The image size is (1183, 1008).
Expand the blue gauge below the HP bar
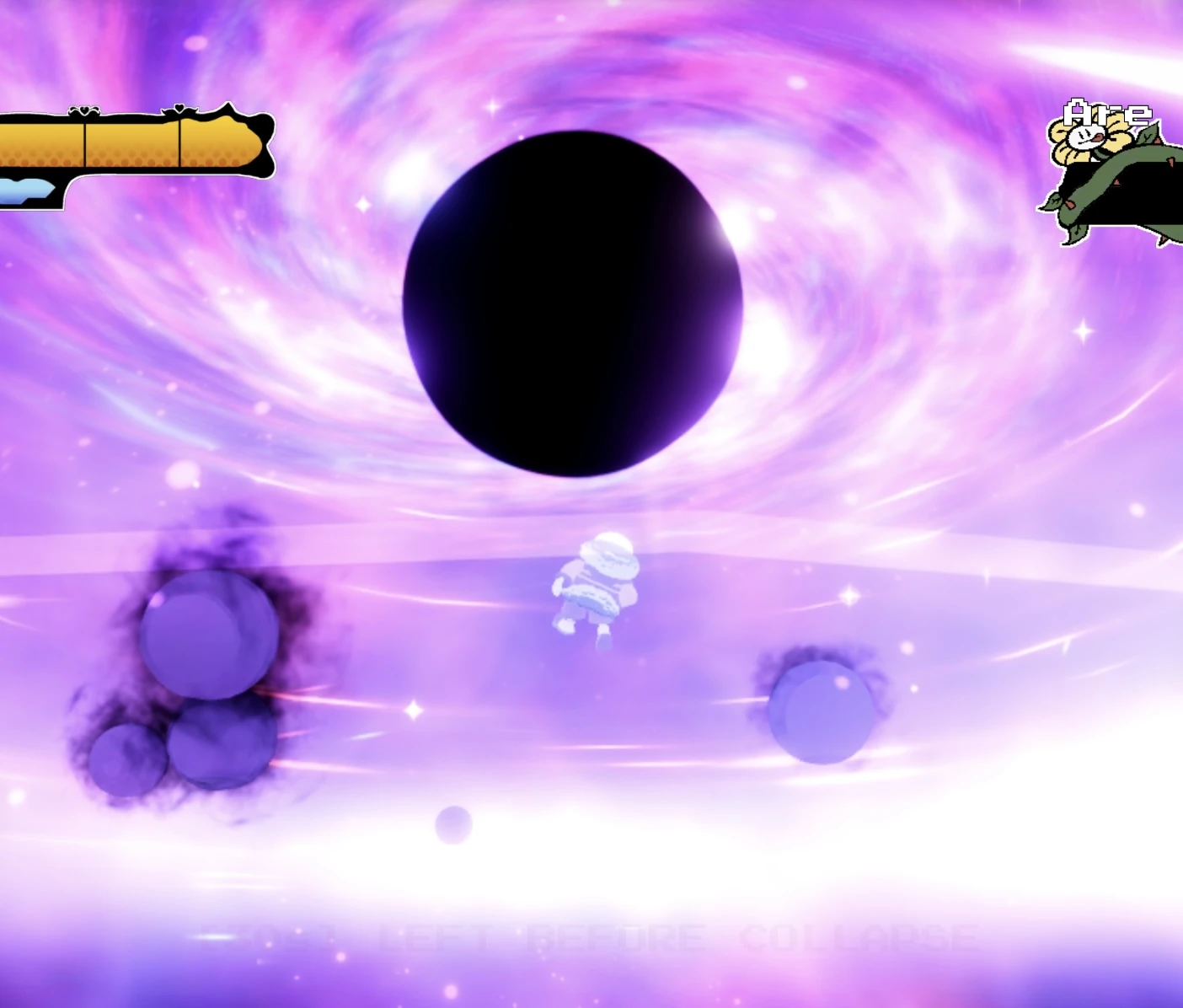(24, 189)
